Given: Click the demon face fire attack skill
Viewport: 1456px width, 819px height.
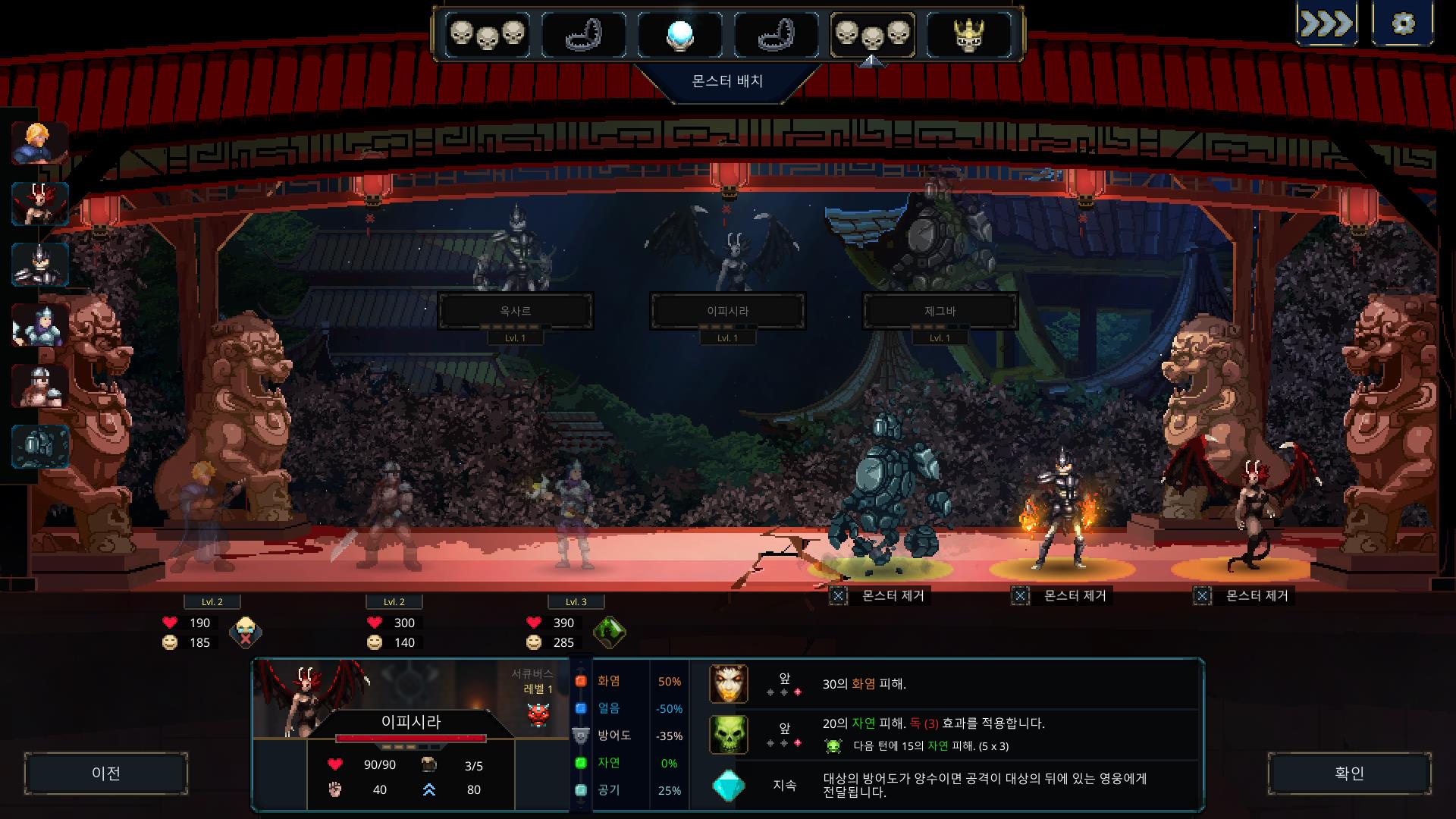Looking at the screenshot, I should click(728, 683).
